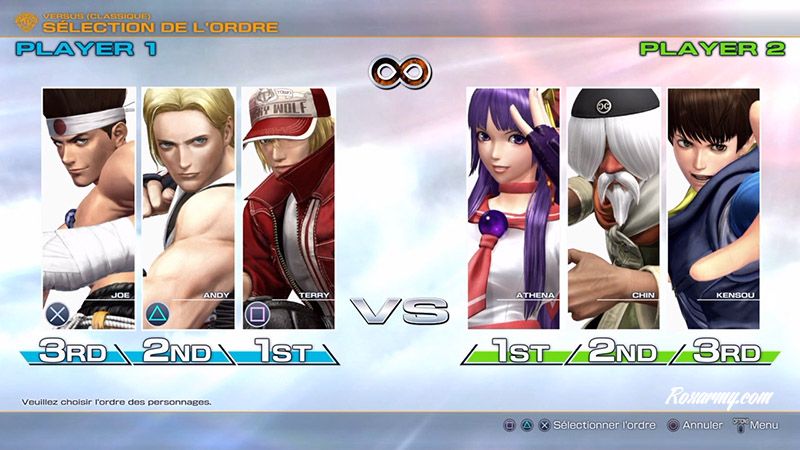This screenshot has width=800, height=450.
Task: Click Player 1's 2ND order label
Action: coord(177,352)
